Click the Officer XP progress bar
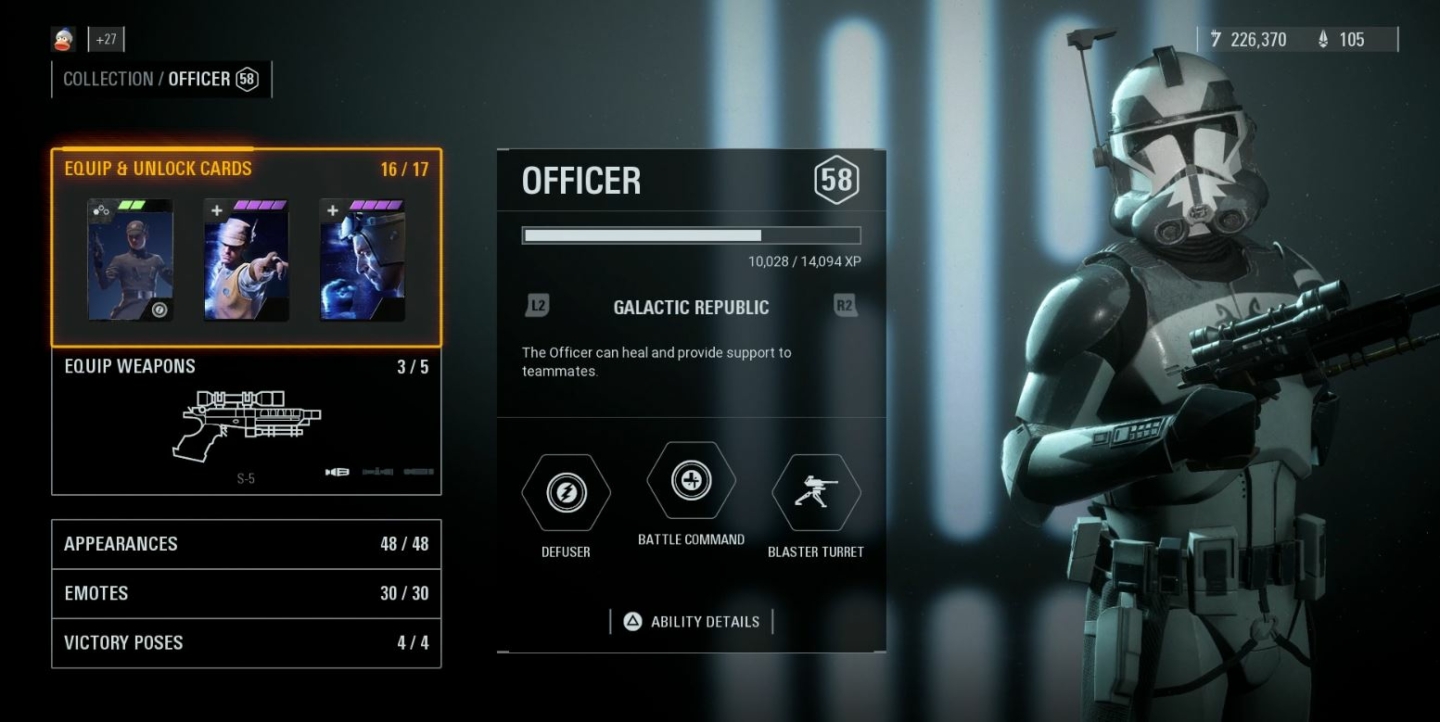 click(x=690, y=235)
